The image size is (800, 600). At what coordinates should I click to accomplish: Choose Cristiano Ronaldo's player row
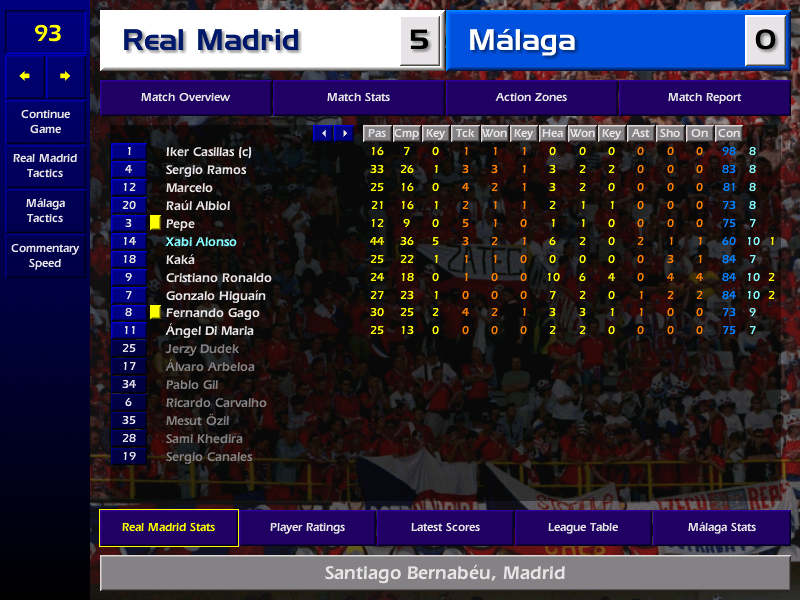pos(218,278)
